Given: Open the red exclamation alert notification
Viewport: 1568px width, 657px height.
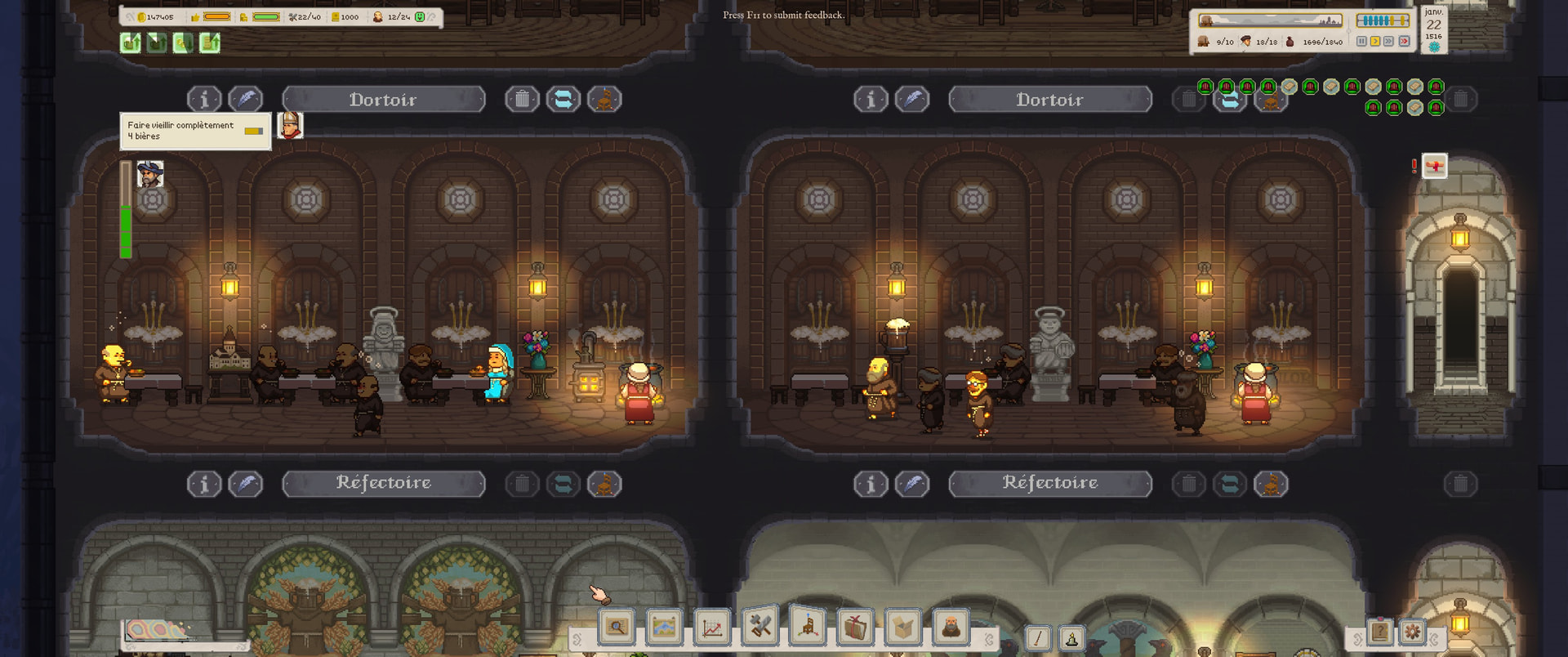Looking at the screenshot, I should point(1434,166).
